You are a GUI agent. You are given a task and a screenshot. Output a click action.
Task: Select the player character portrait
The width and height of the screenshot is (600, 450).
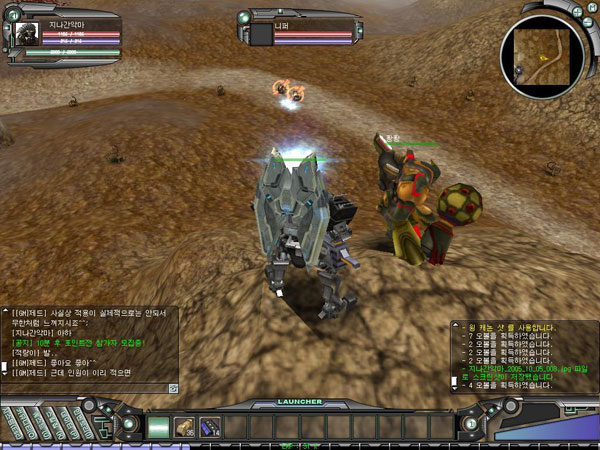[x=27, y=33]
